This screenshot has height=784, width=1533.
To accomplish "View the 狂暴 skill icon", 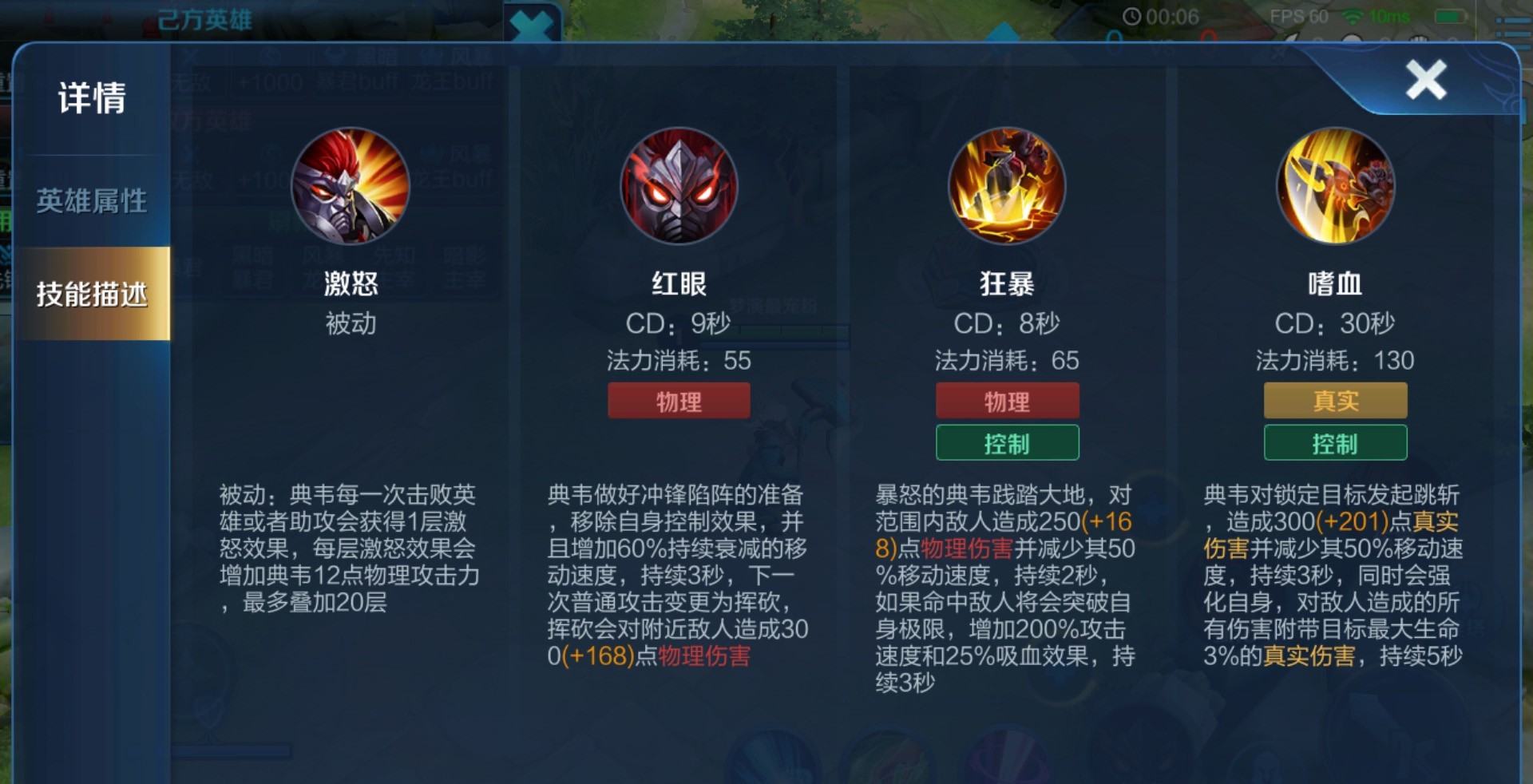I will click(1007, 186).
